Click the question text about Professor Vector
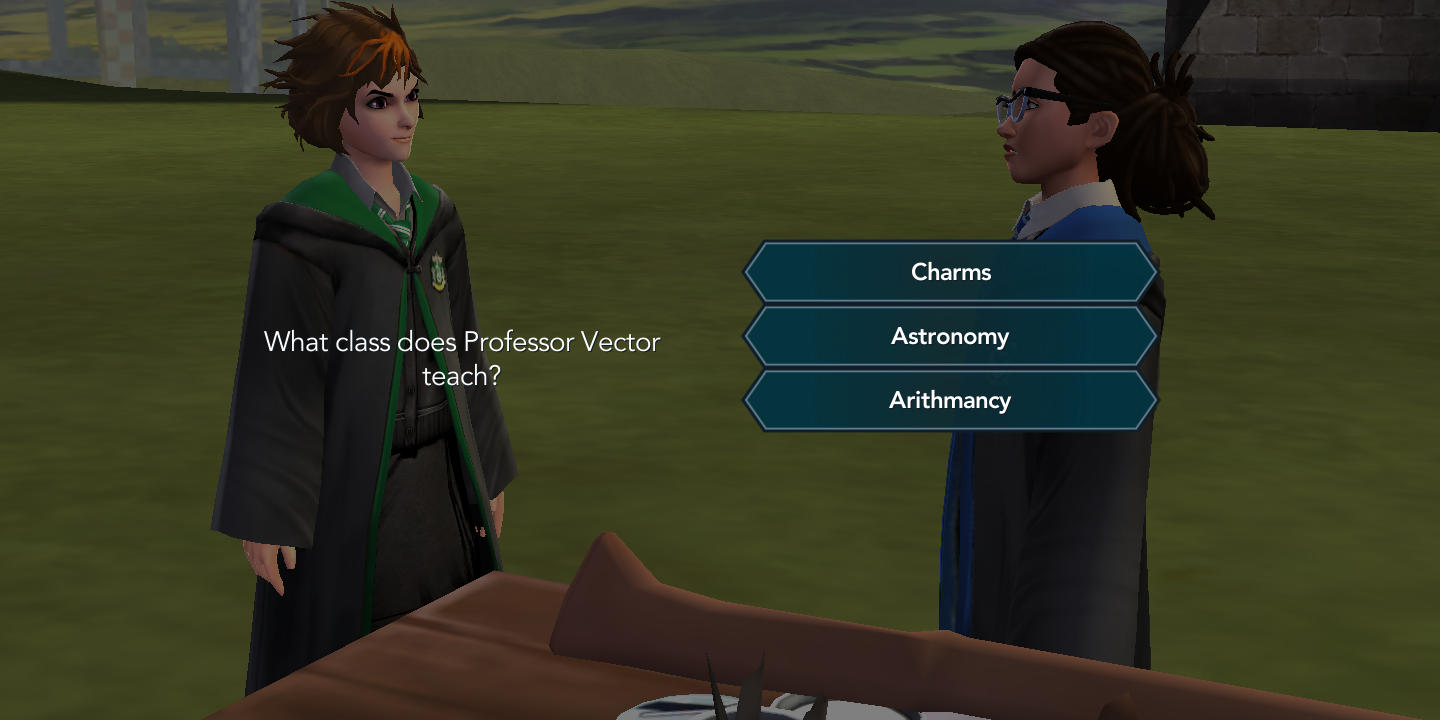Screen dimensions: 1440x720 461,358
